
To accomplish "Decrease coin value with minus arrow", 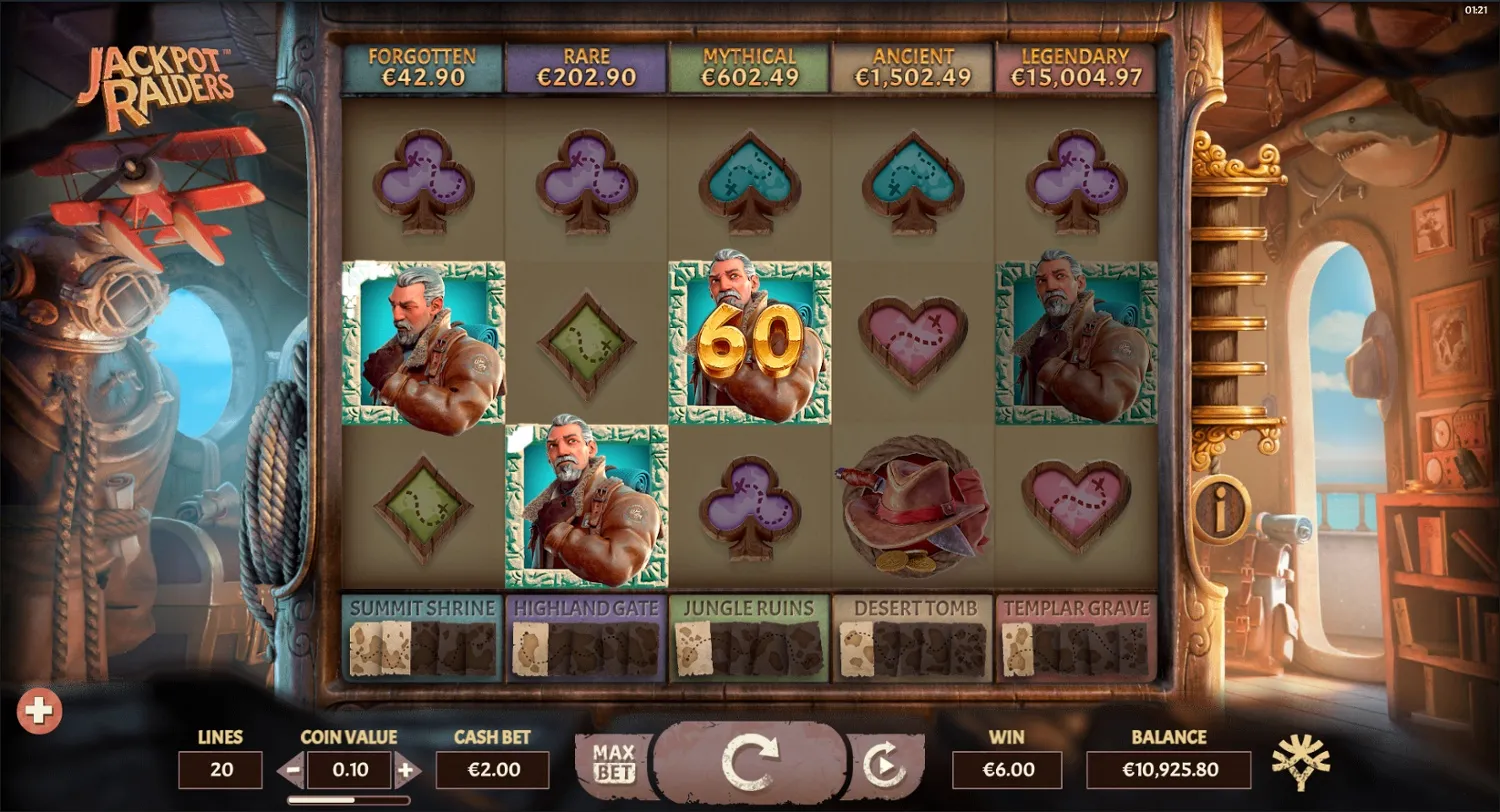I will [292, 770].
